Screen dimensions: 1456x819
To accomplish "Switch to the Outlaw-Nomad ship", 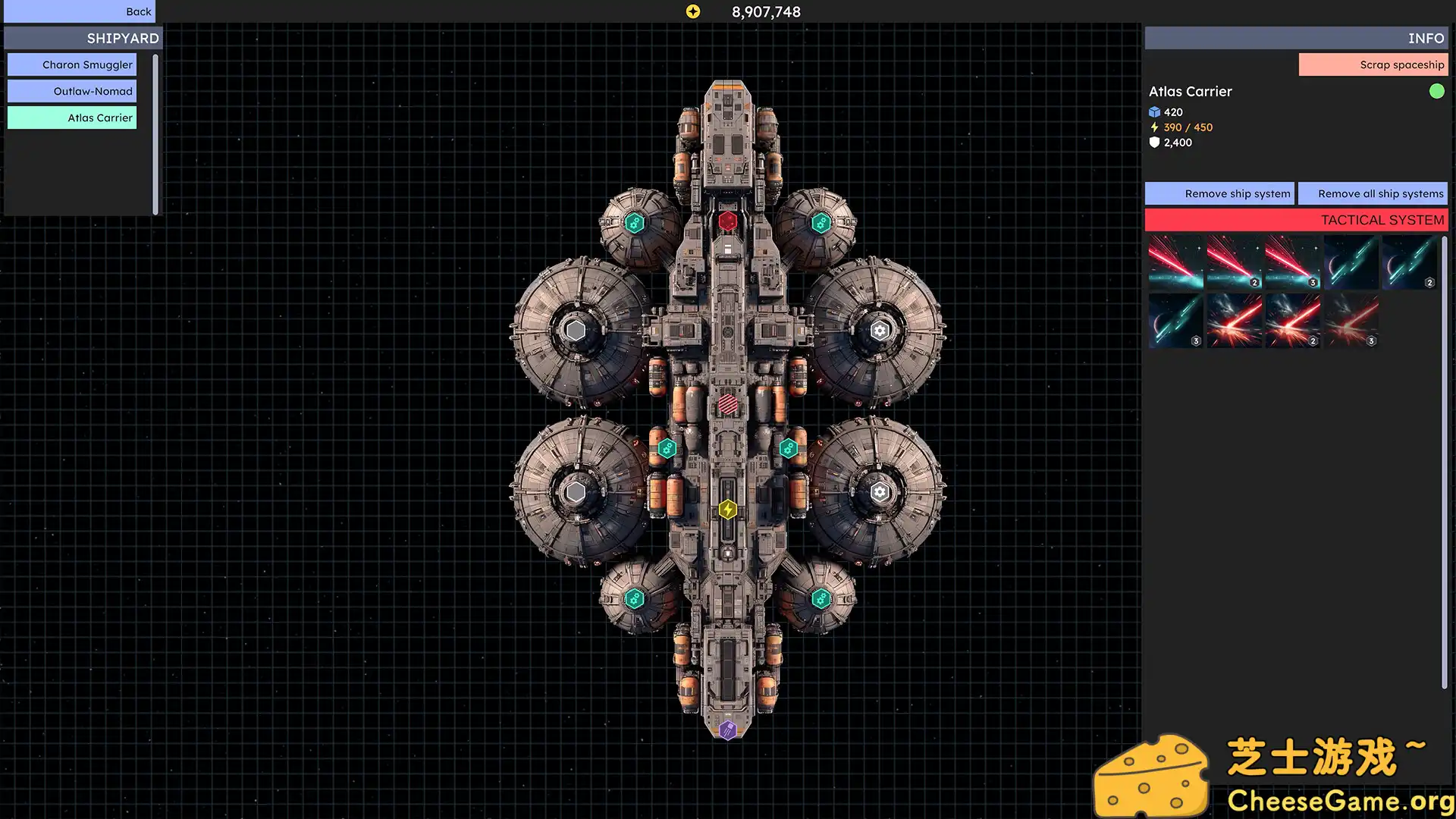I will pos(71,91).
